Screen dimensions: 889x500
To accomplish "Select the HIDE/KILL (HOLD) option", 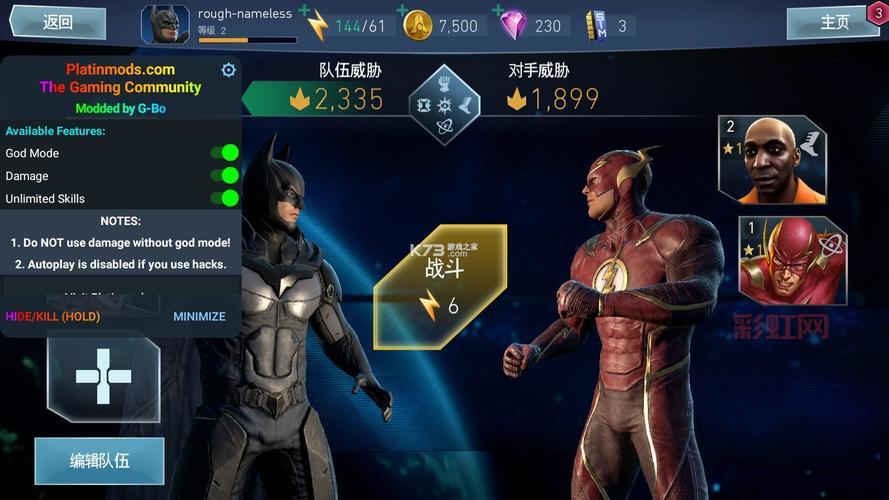I will [x=53, y=316].
